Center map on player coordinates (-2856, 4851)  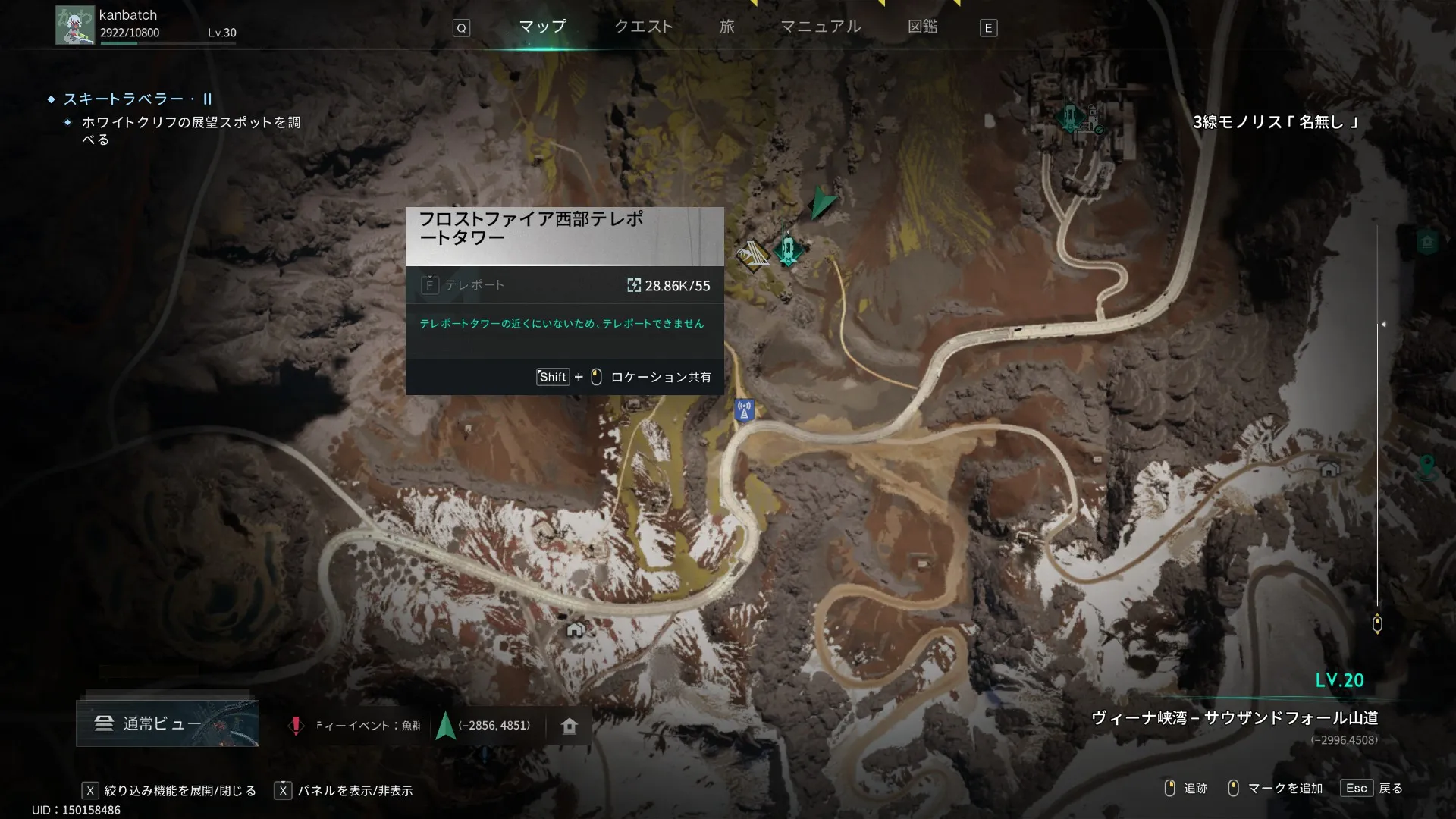(x=485, y=726)
